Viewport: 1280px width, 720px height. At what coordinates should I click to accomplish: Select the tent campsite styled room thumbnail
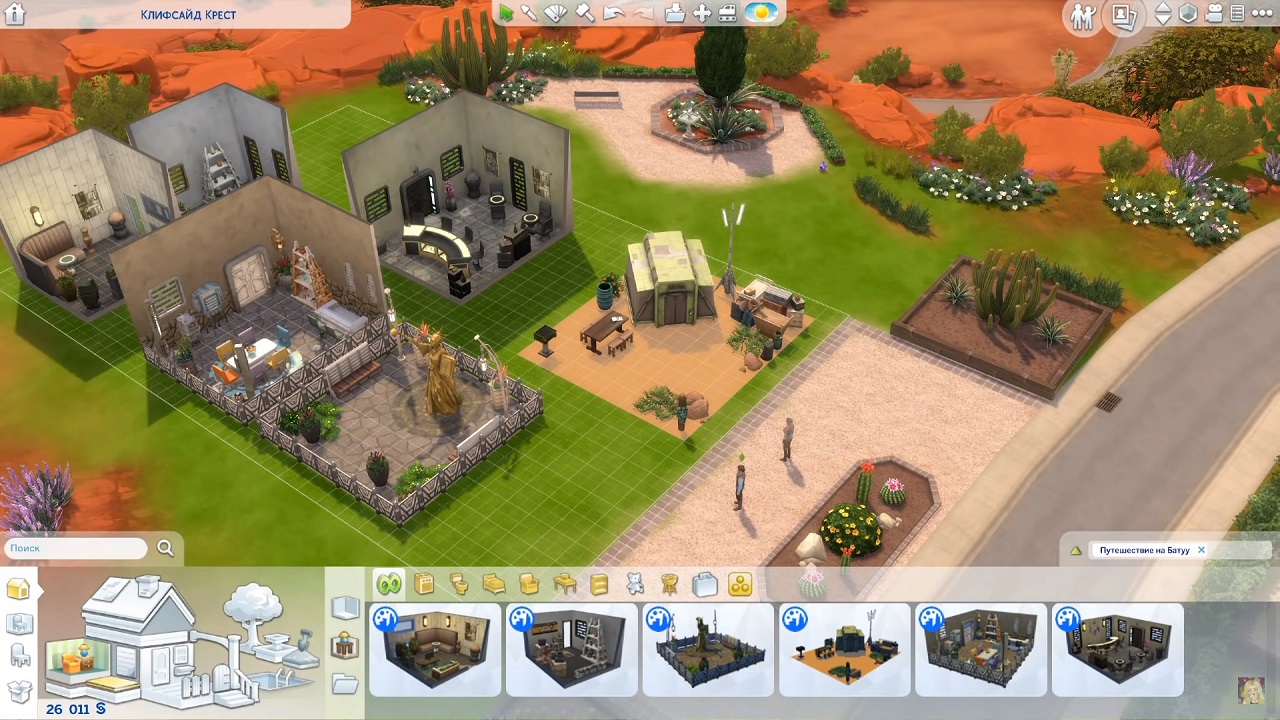845,649
